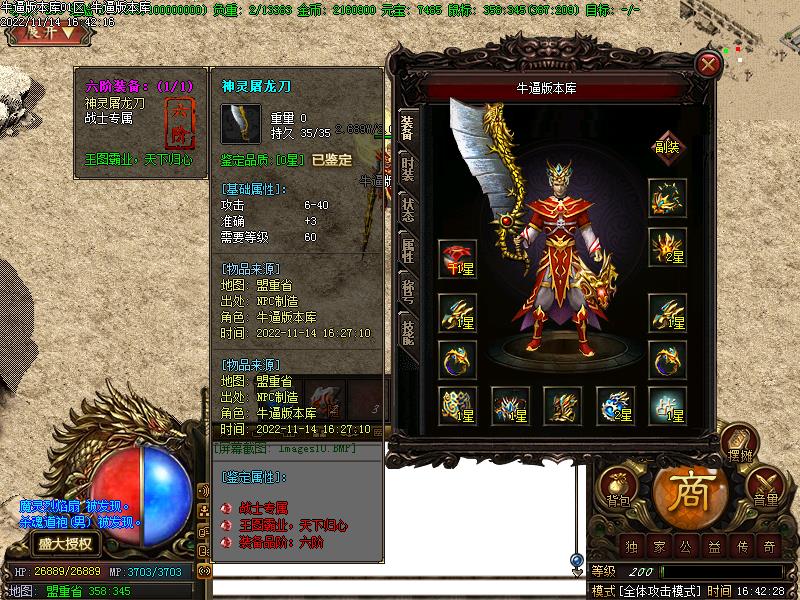Image resolution: width=800 pixels, height=600 pixels.
Task: Select the blue orb 2星 equipment slot
Action: [615, 405]
